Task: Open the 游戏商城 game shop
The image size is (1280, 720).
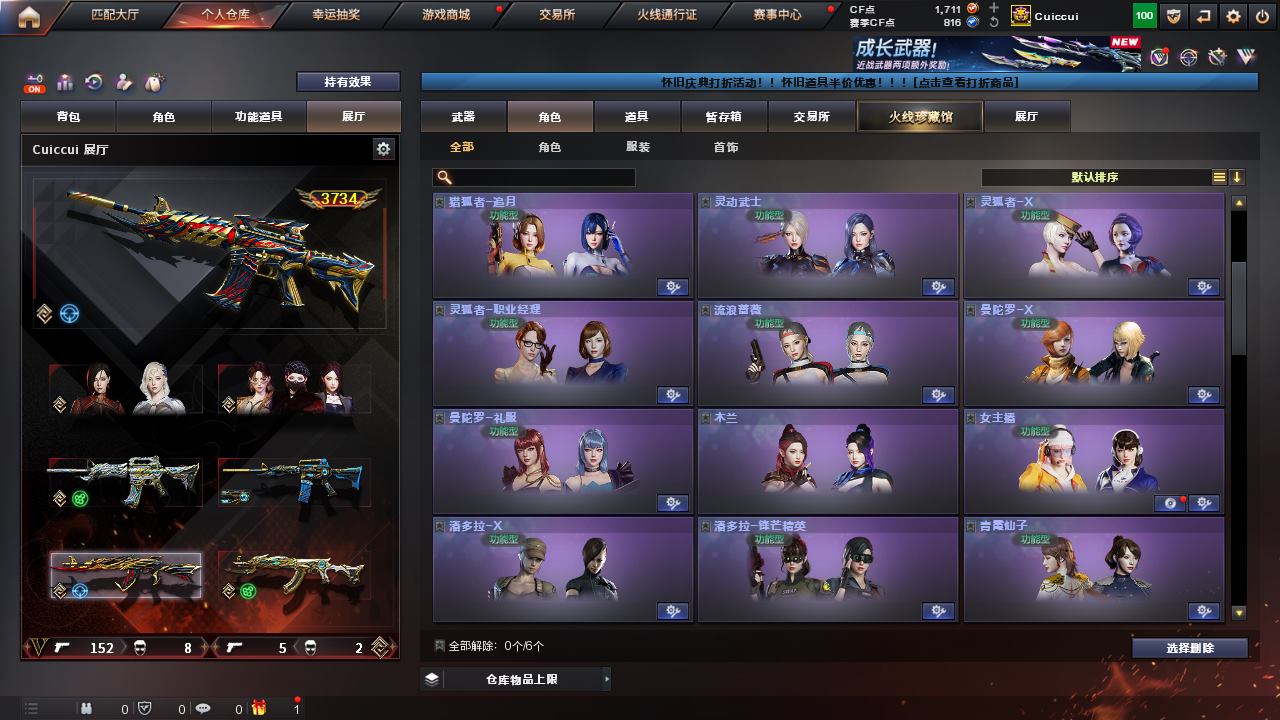Action: click(446, 15)
